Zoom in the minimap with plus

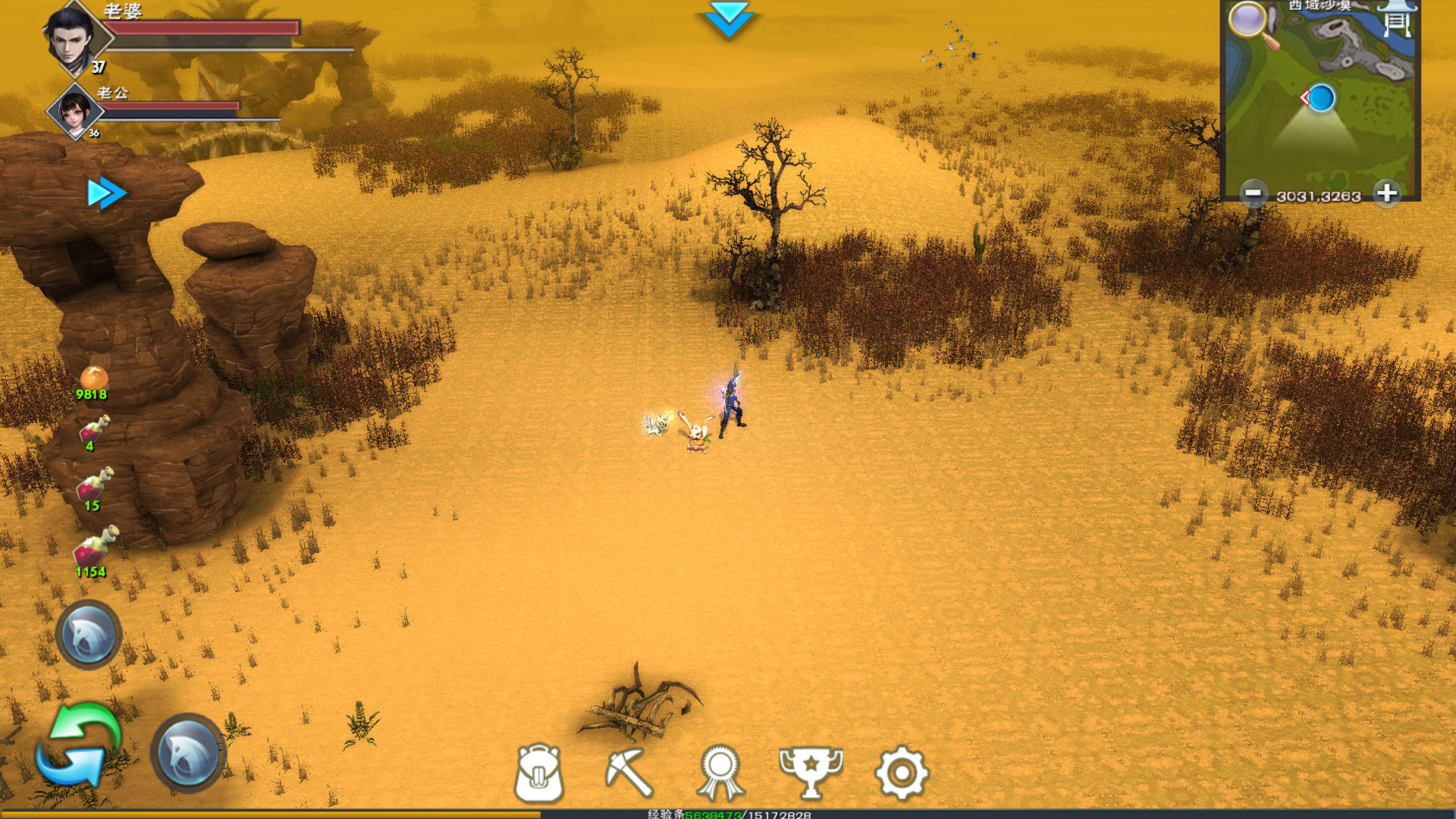point(1387,193)
